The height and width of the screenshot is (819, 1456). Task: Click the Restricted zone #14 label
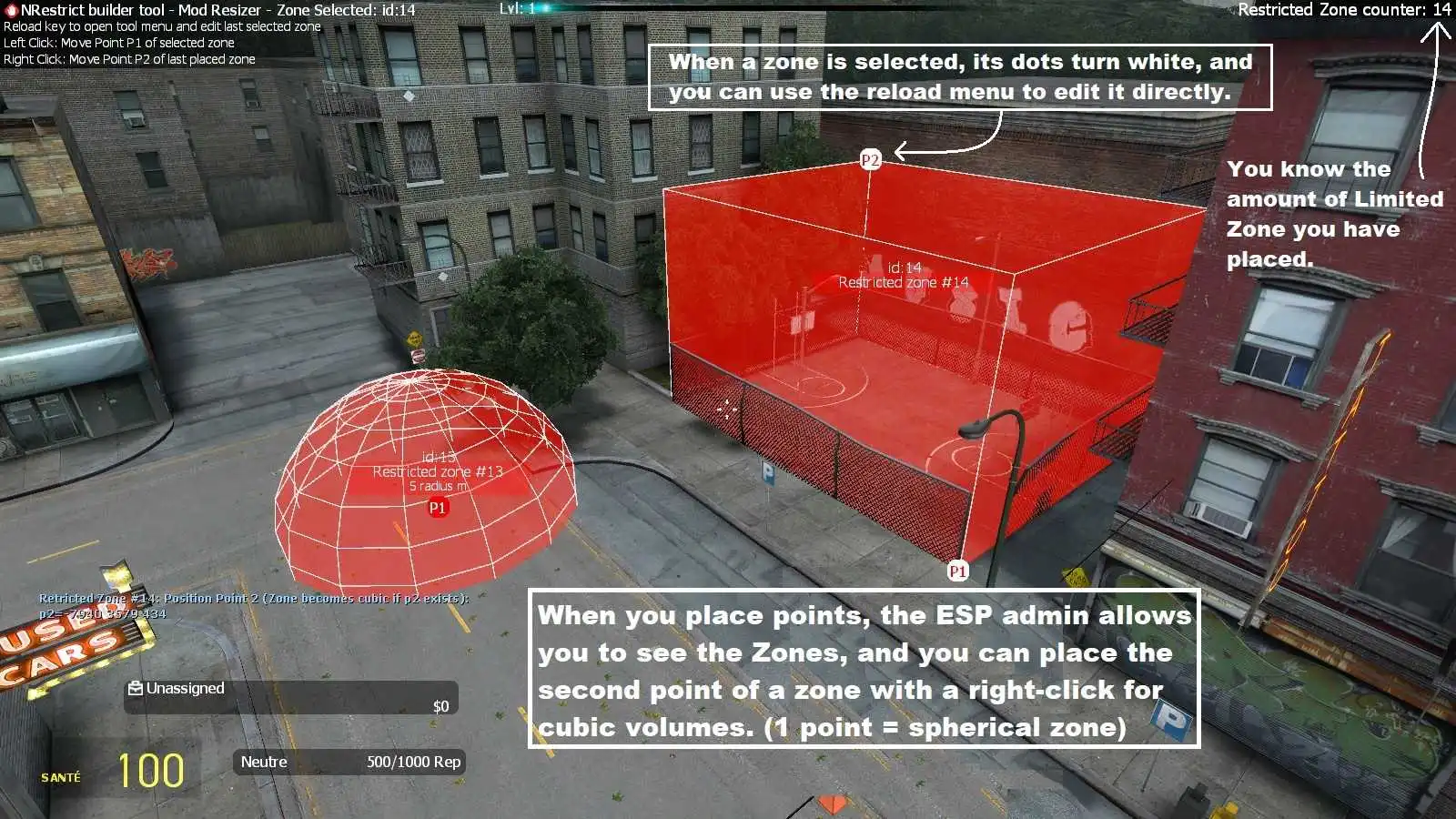pos(904,282)
